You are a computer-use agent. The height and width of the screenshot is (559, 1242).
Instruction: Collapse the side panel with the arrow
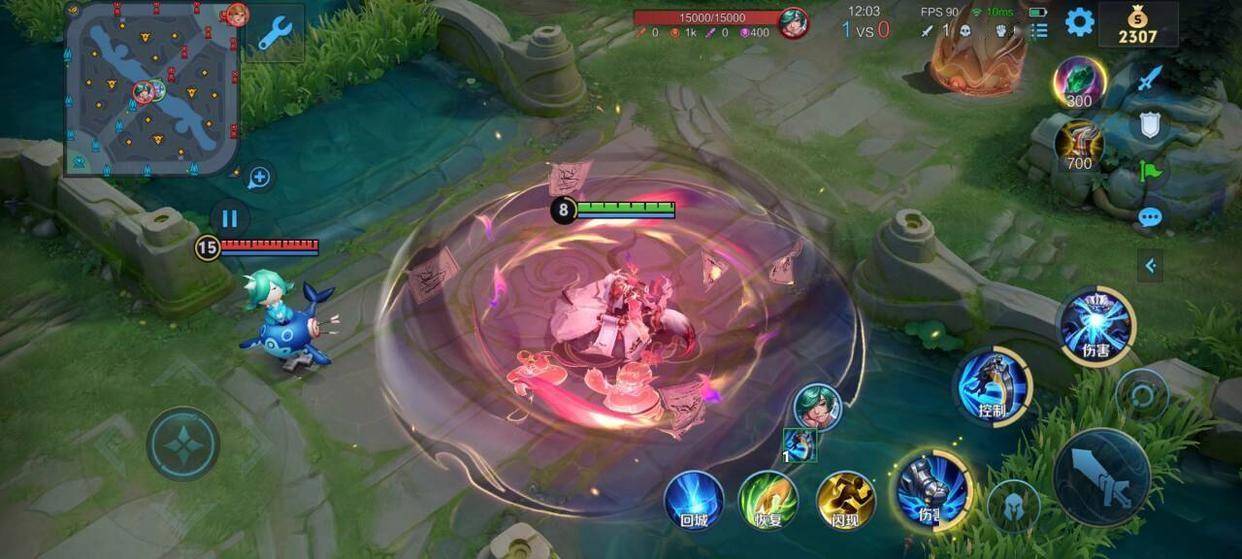pos(1150,265)
